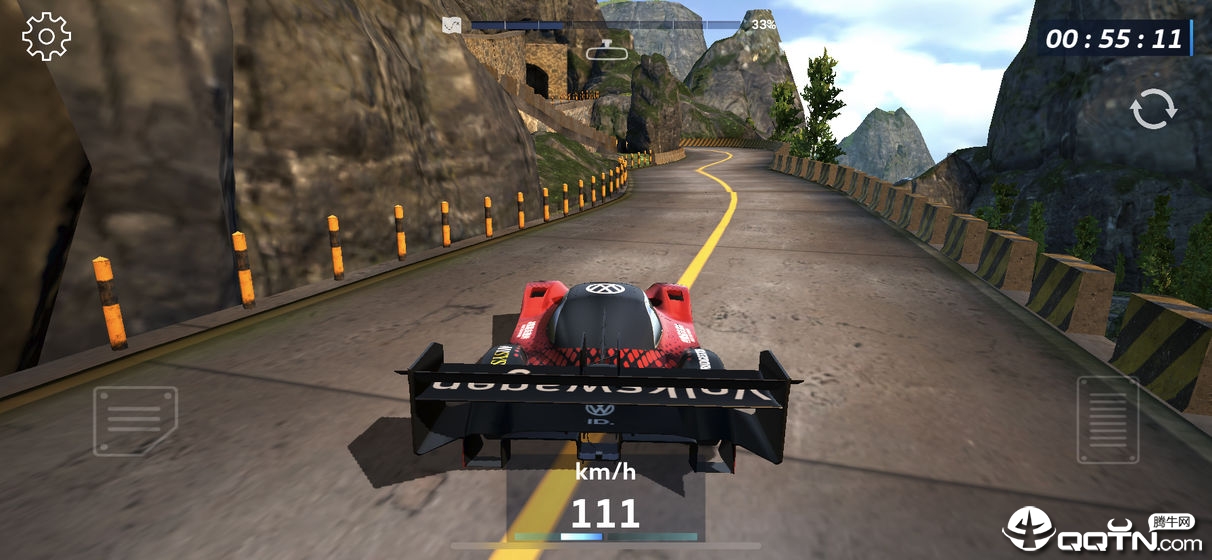Open the settings gear menu
1212x560 pixels.
46,37
